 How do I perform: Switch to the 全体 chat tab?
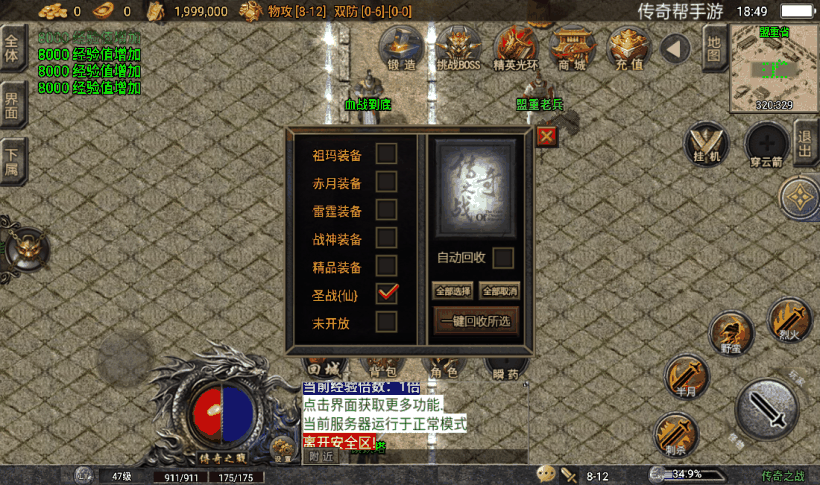pos(12,46)
